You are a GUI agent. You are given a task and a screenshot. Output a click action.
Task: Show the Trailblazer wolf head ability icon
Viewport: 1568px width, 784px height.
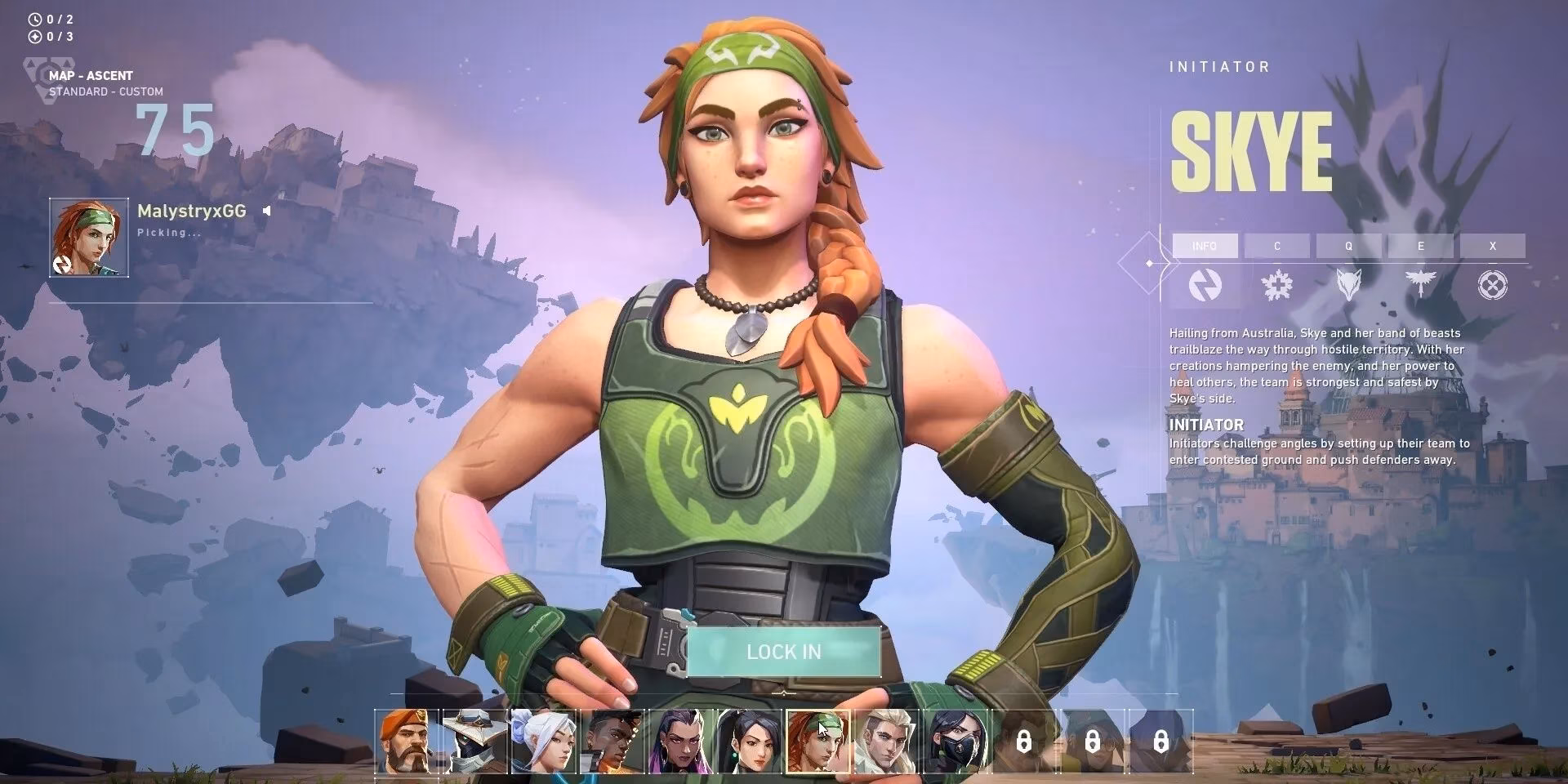[x=1348, y=285]
